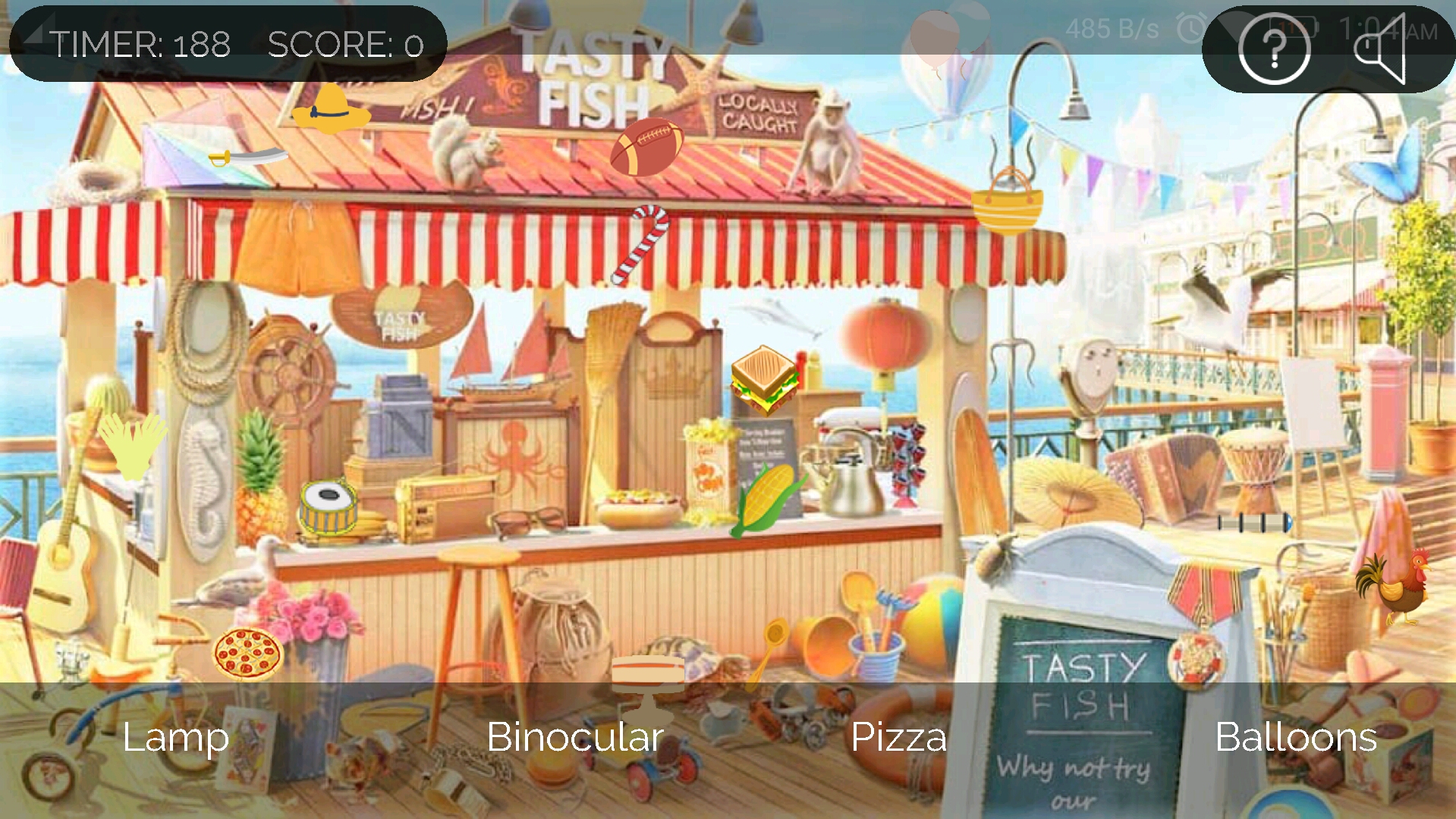Click the Lamp word in the object list
This screenshot has width=1456, height=819.
pyautogui.click(x=175, y=736)
